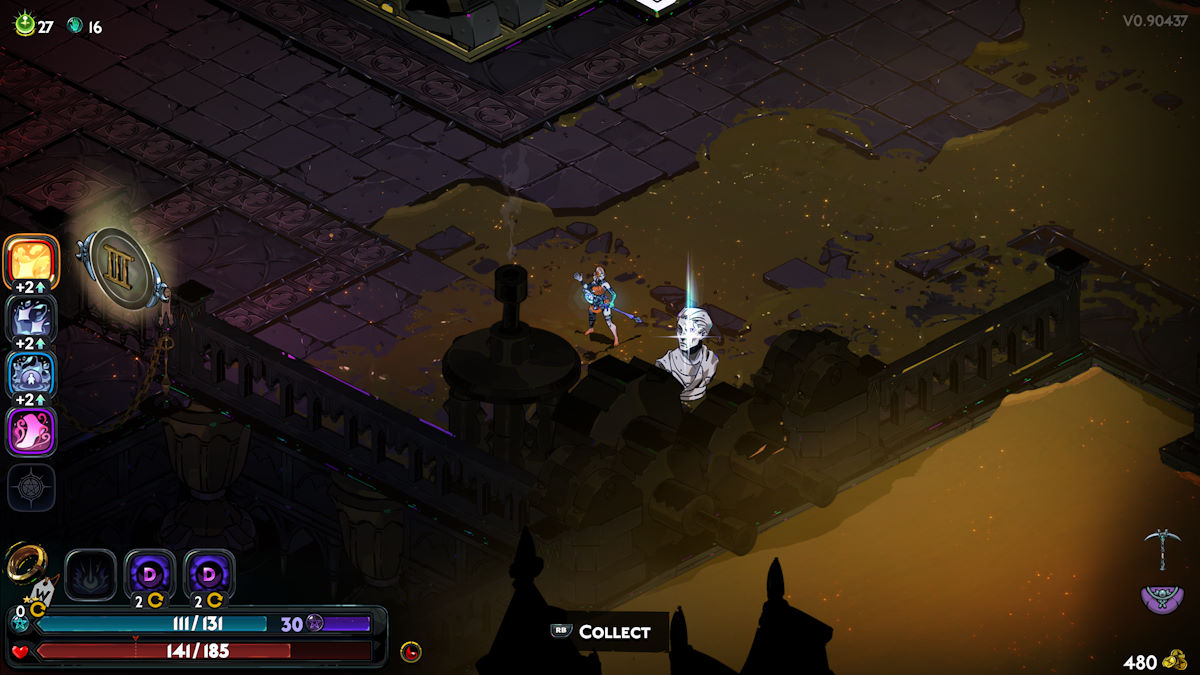Open the purple pouch icon
1200x675 pixels.
click(1162, 598)
